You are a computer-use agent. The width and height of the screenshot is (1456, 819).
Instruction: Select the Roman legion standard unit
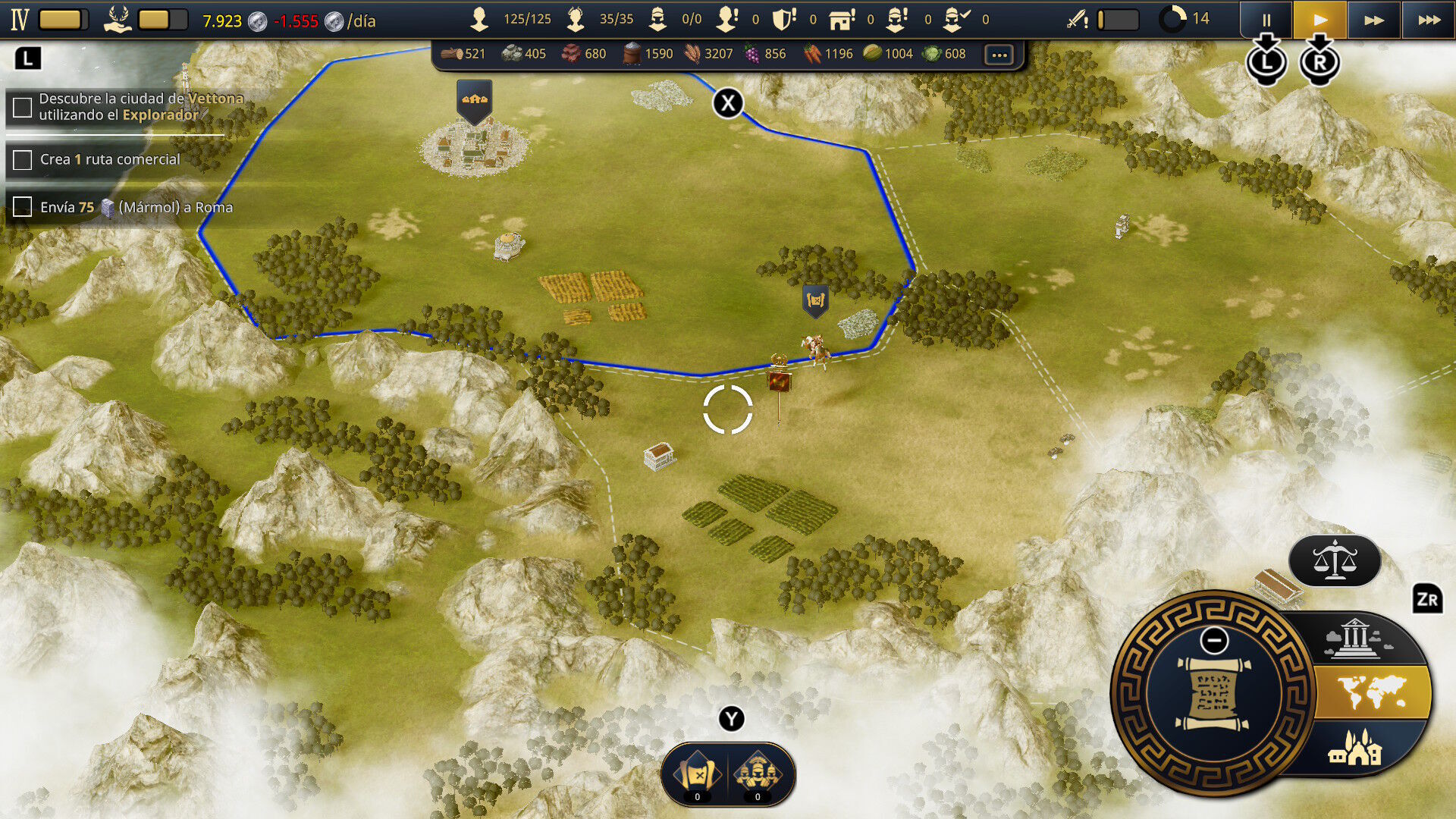[x=779, y=379]
